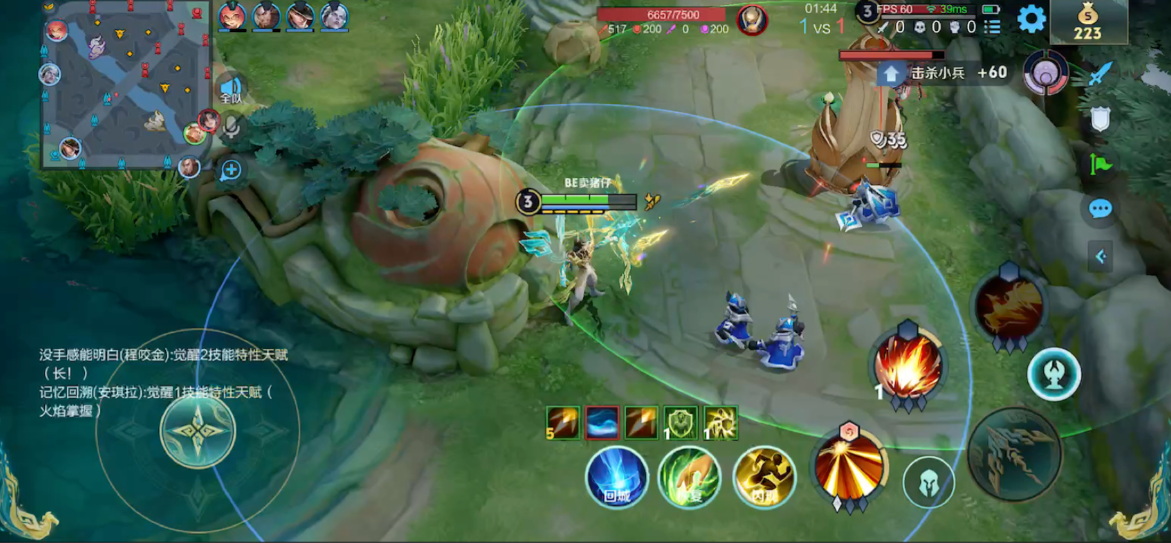1171x543 pixels.
Task: Trigger the dark red flame ultimate skill
Action: tap(1008, 307)
